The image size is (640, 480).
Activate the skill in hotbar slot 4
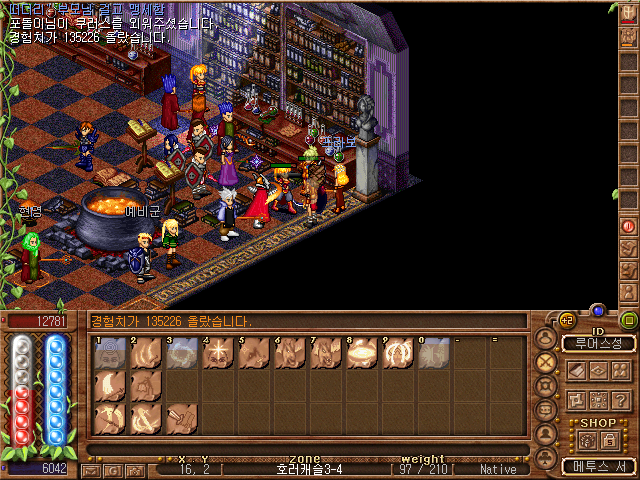tap(217, 353)
